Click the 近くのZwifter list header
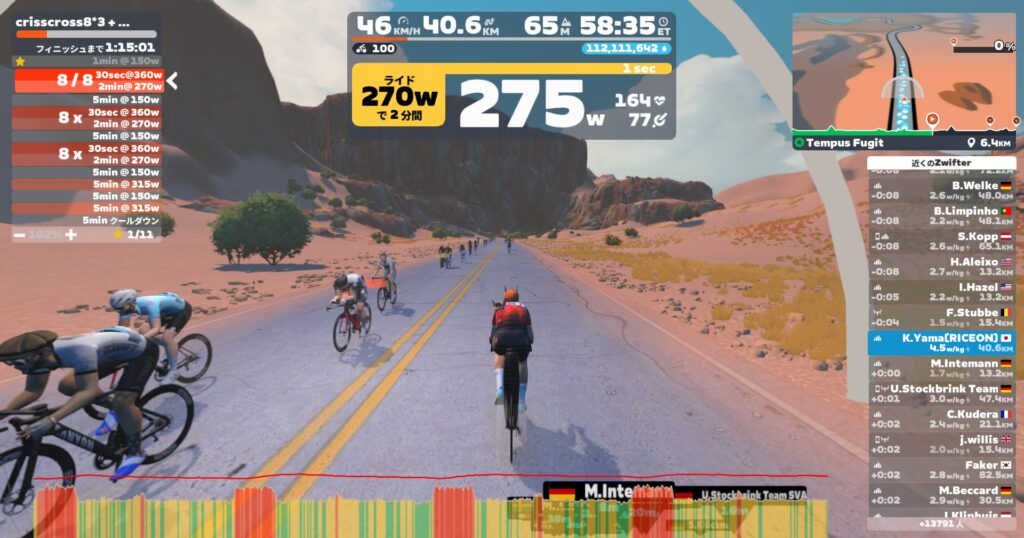Screen dimensions: 1024x538 click(941, 163)
